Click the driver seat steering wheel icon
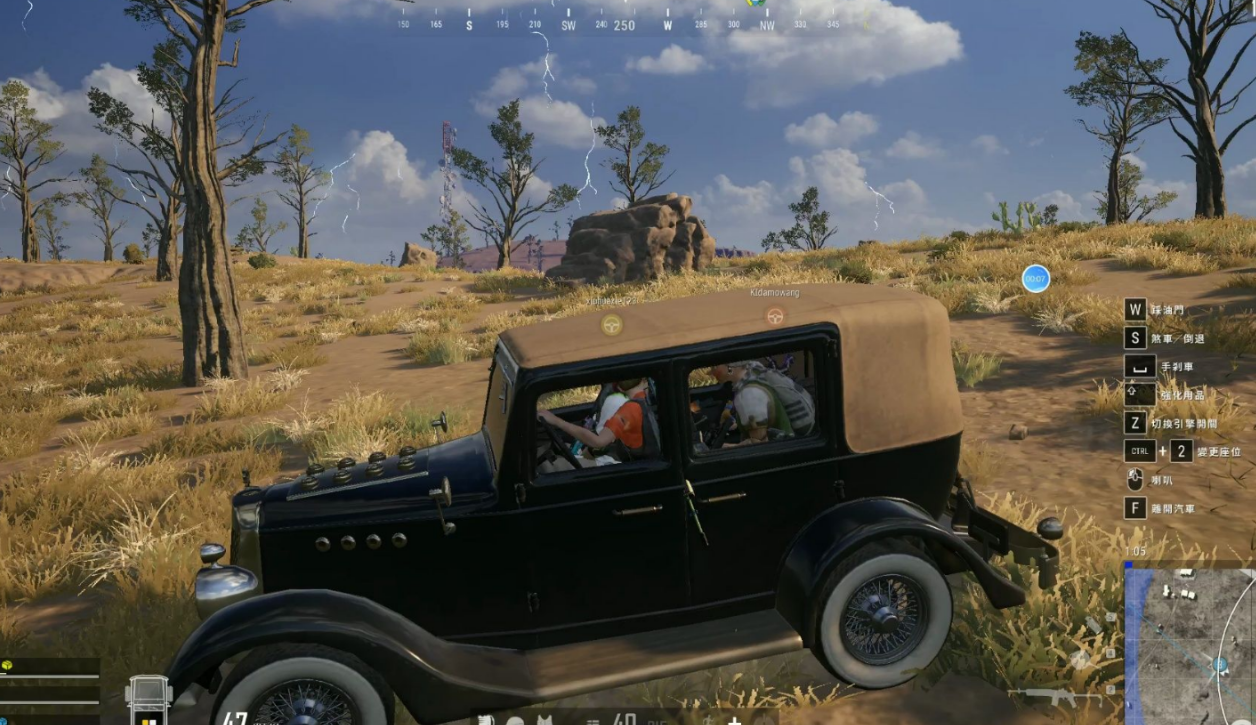This screenshot has width=1256, height=725. [611, 324]
